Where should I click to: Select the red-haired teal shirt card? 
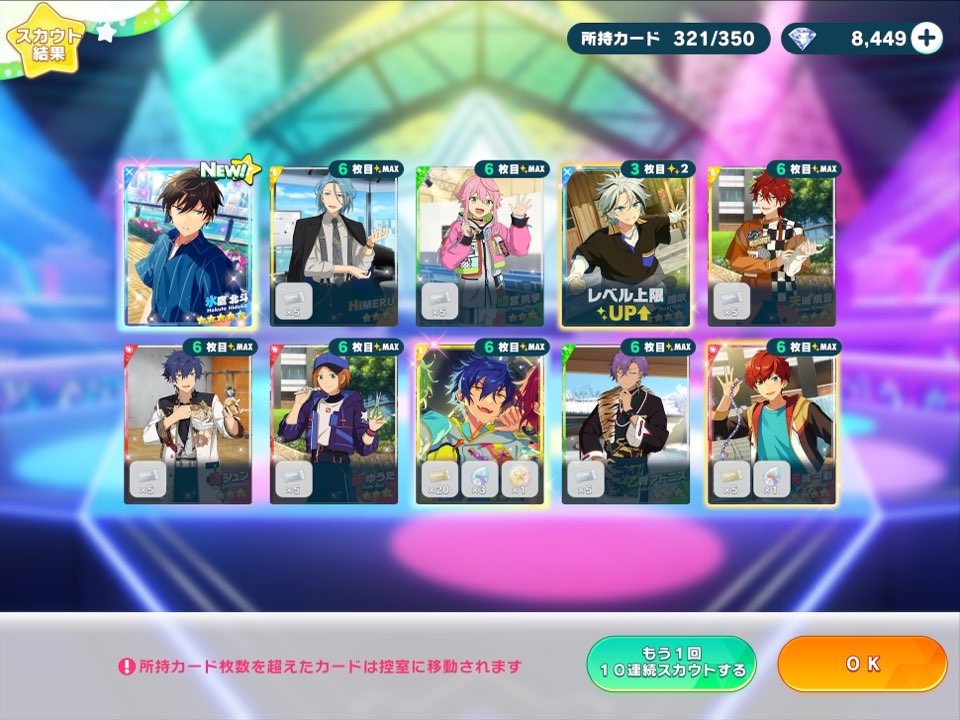(x=772, y=423)
